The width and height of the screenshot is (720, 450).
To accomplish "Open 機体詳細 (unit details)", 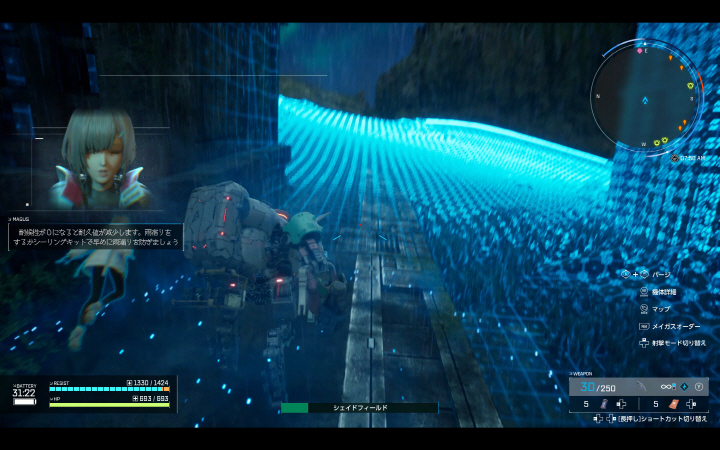I will coord(665,292).
